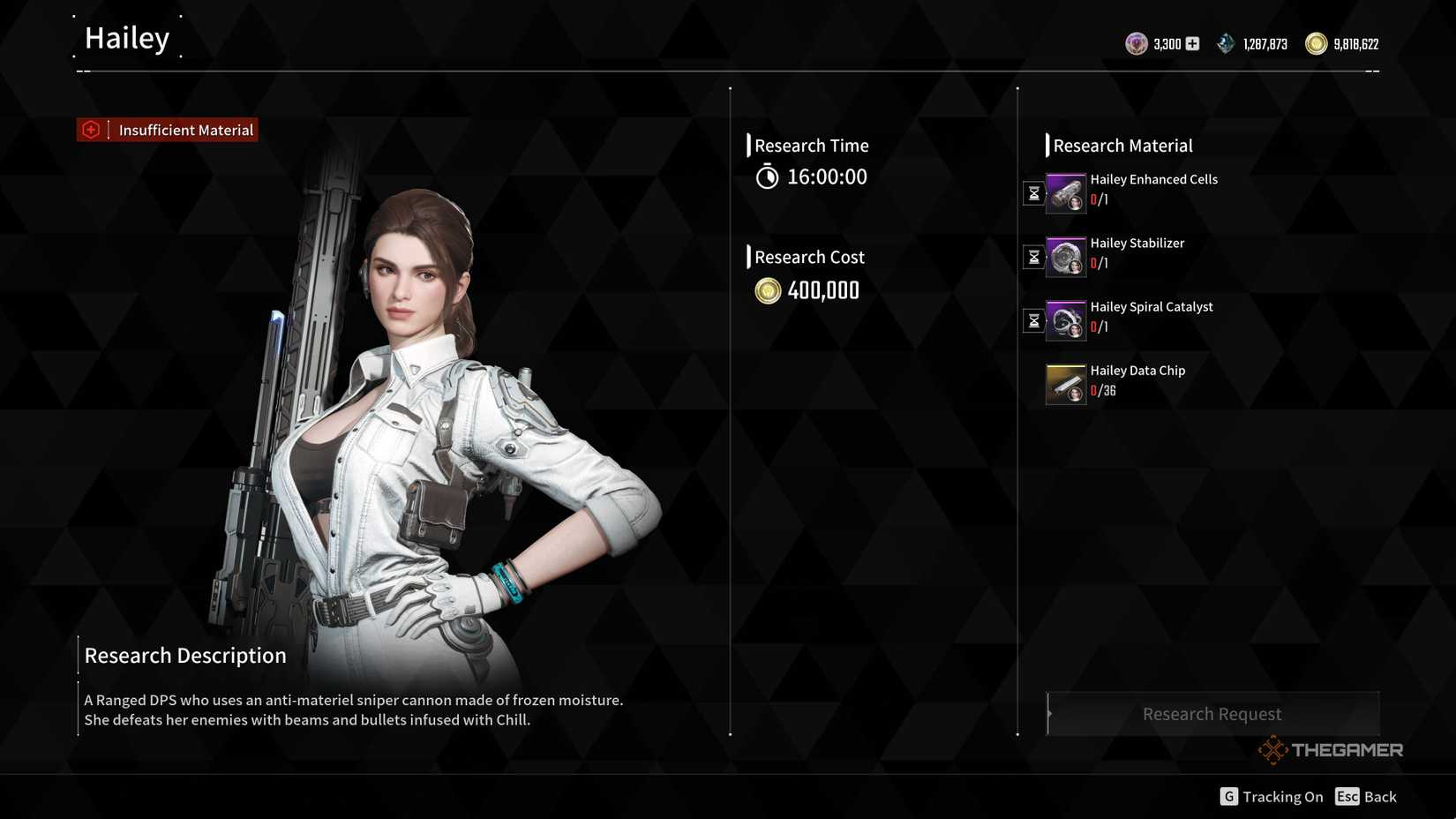
Task: Click the Hailey Data Chip material icon
Action: [1065, 383]
